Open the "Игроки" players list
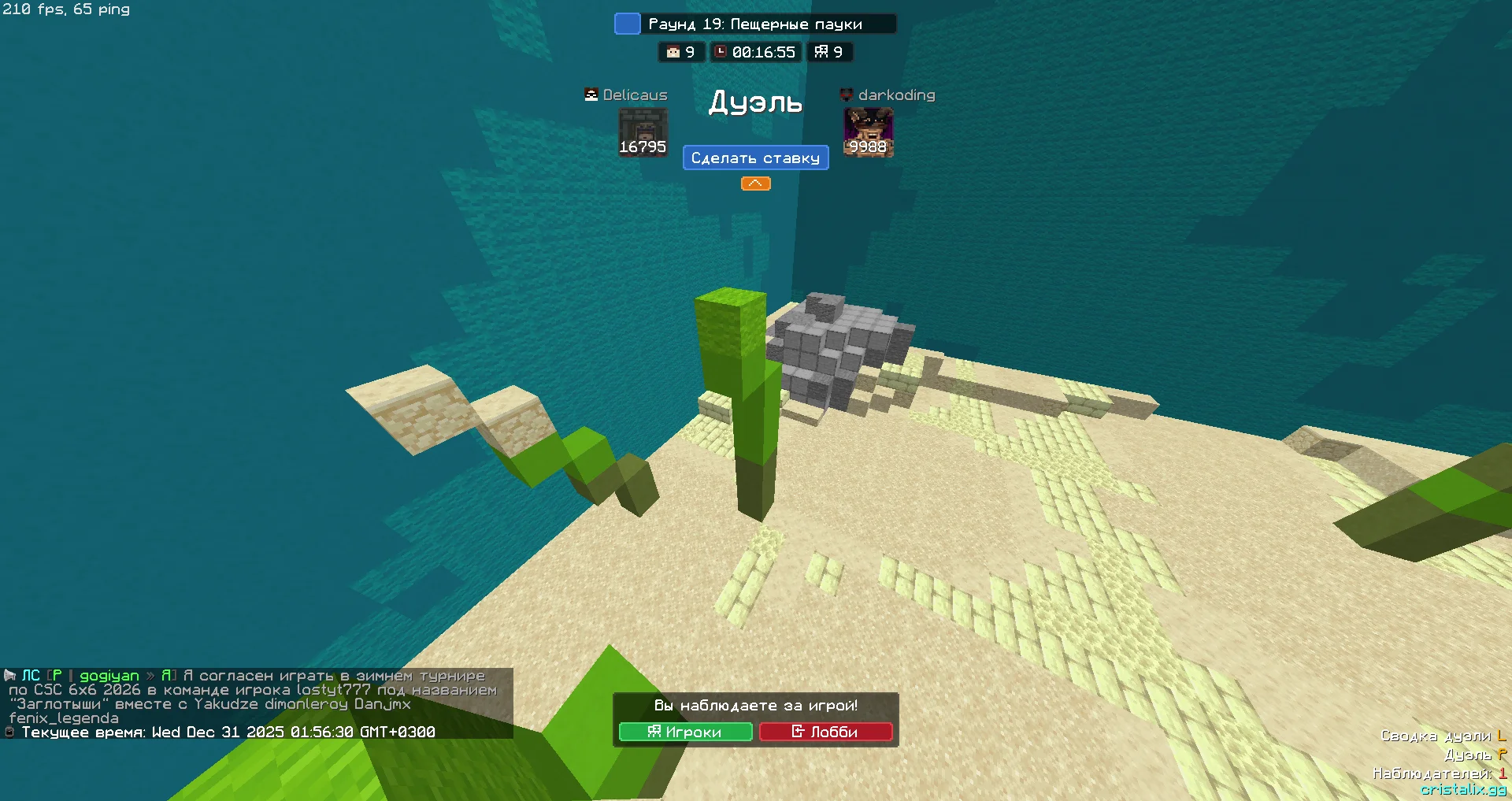The width and height of the screenshot is (1512, 801). coord(685,732)
